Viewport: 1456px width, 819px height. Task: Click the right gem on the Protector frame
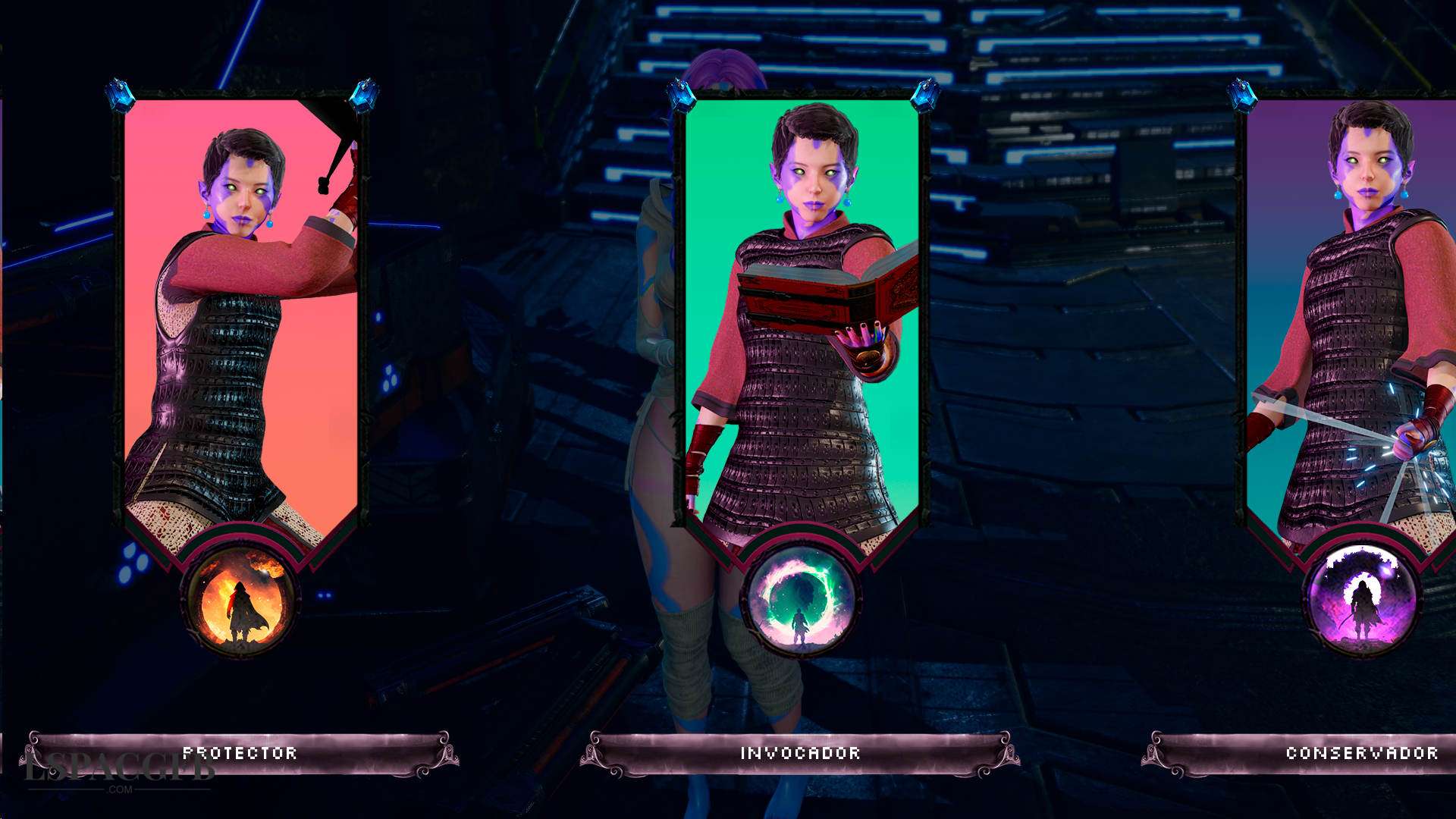[x=364, y=94]
